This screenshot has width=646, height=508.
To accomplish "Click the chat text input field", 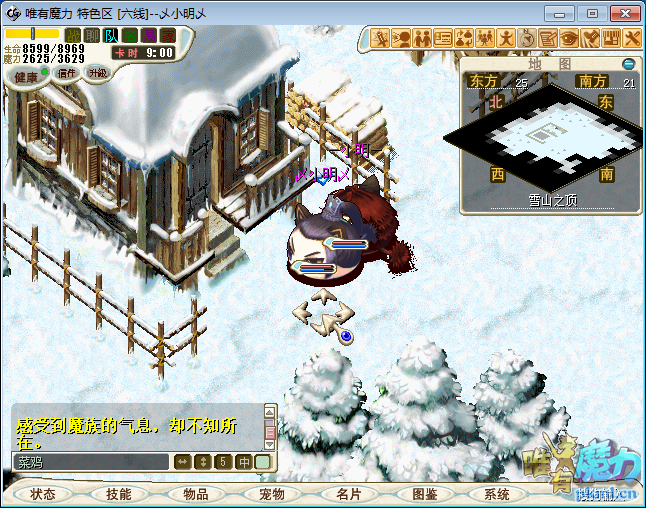I will (x=90, y=462).
